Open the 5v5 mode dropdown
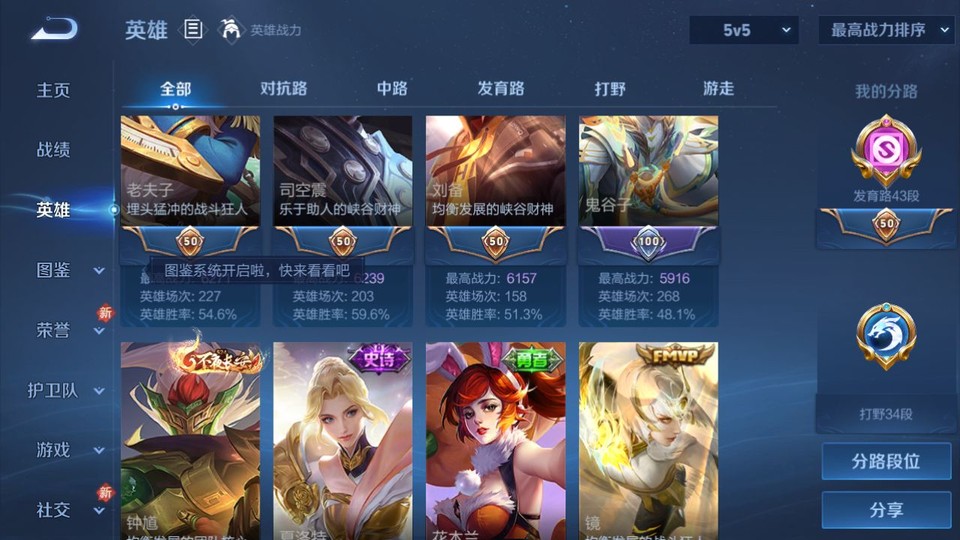This screenshot has height=540, width=960. pos(744,31)
